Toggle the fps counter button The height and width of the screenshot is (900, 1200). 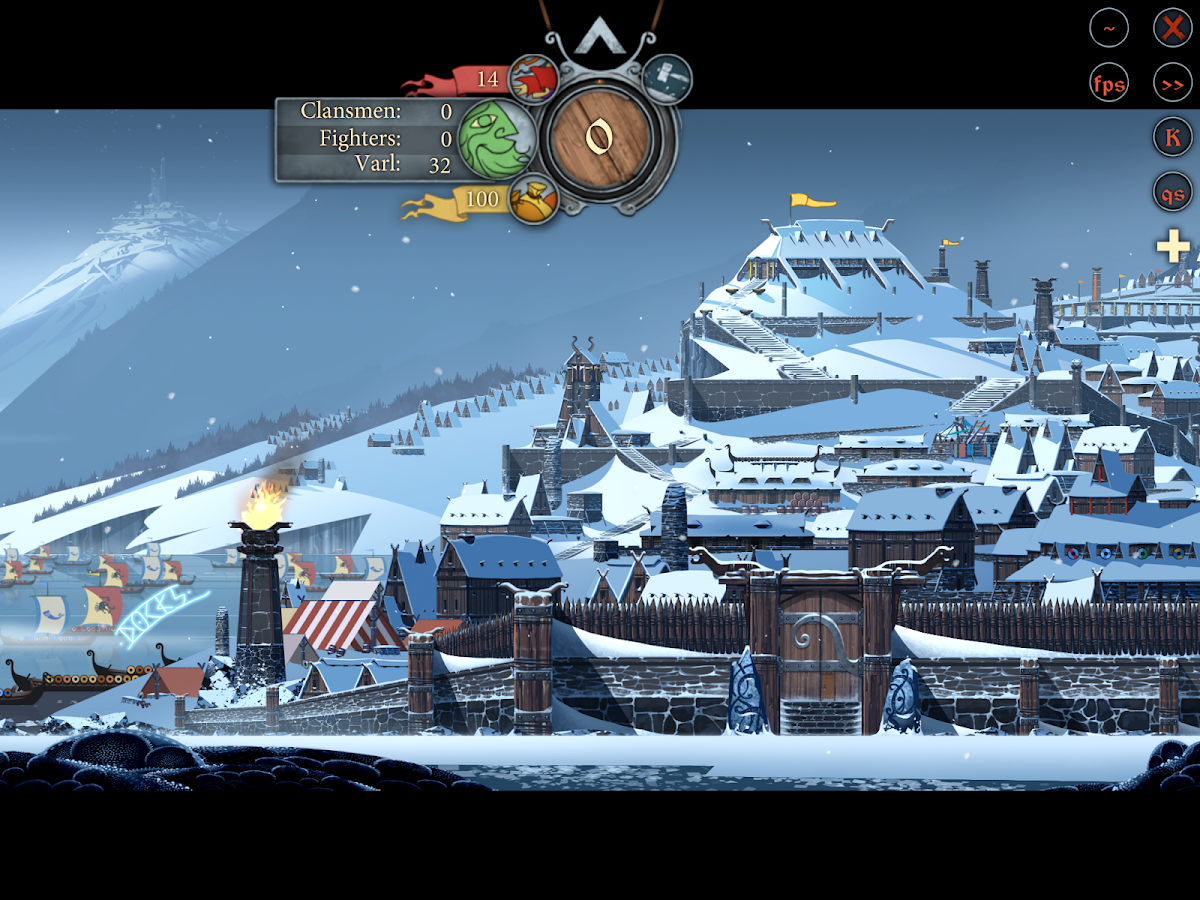click(x=1109, y=83)
